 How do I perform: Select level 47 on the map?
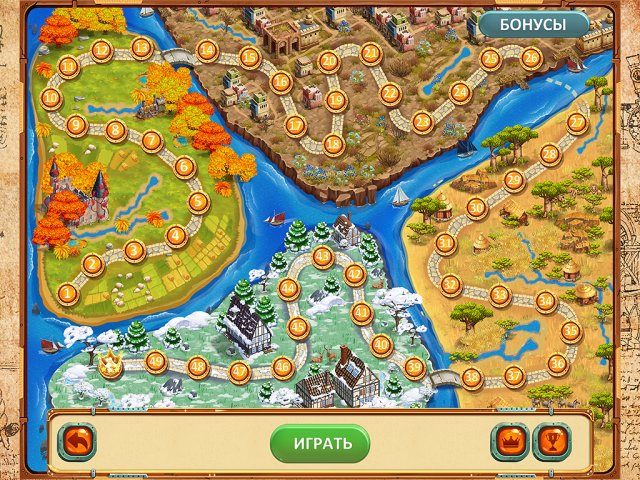point(239,372)
